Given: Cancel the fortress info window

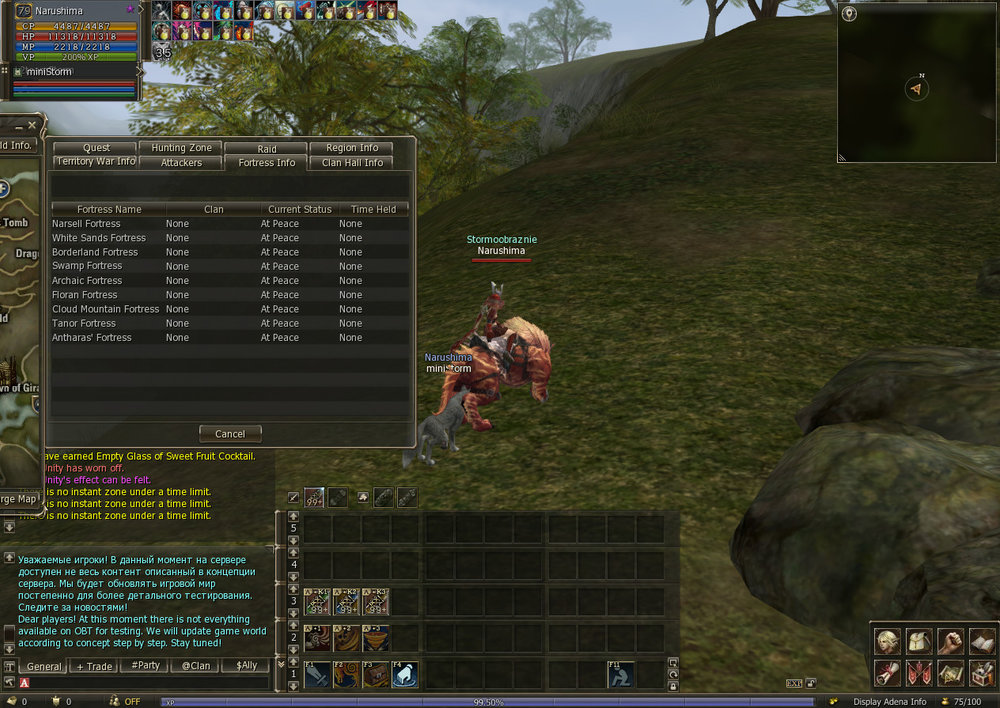Looking at the screenshot, I should pos(230,434).
